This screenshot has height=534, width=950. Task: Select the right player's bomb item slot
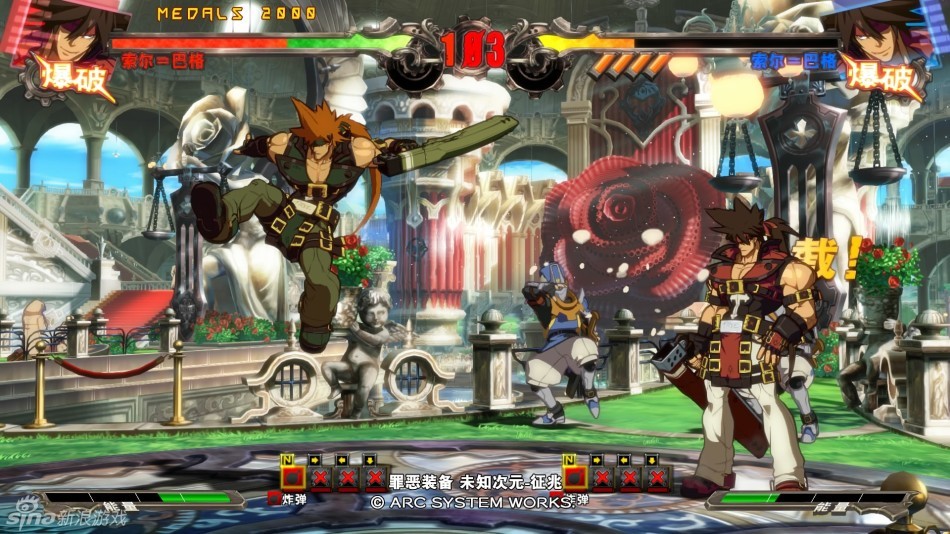pyautogui.click(x=575, y=477)
